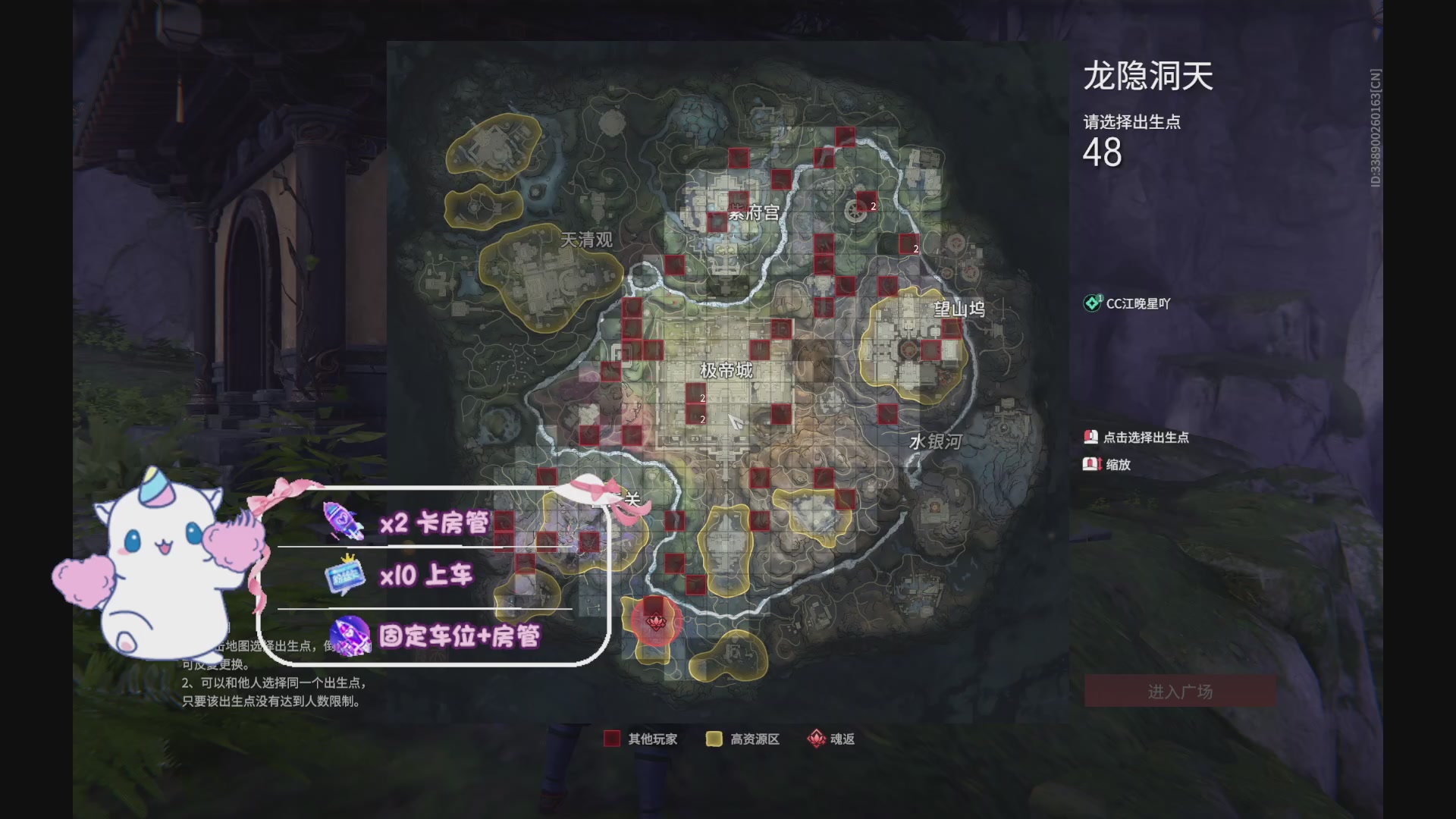Click the green diamond badge beside CC江晚星吟
This screenshot has height=819, width=1456.
[1092, 301]
